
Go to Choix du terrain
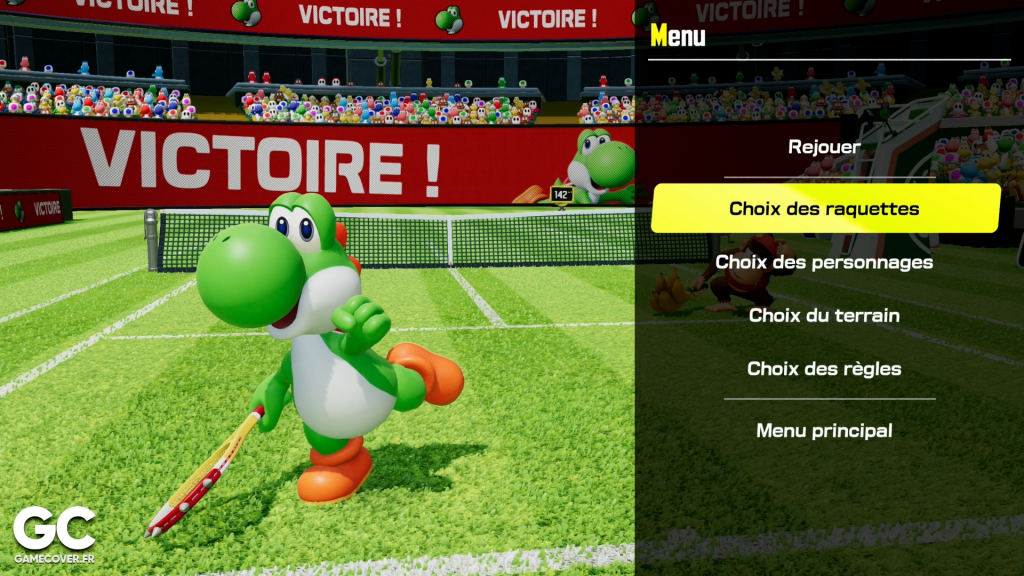pos(825,315)
